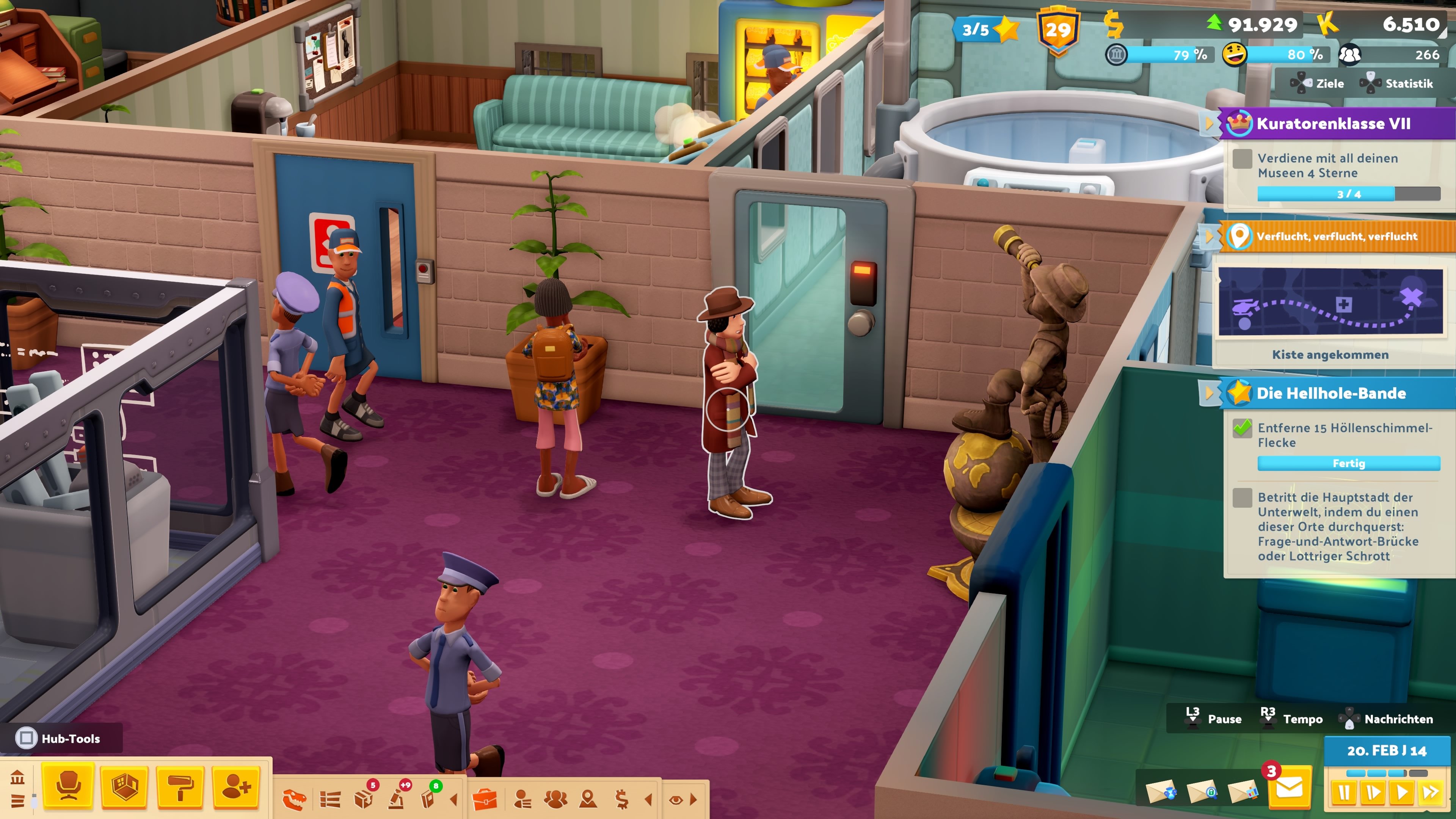Open the yellow mail inbox button
The width and height of the screenshot is (1456, 819).
(1289, 788)
